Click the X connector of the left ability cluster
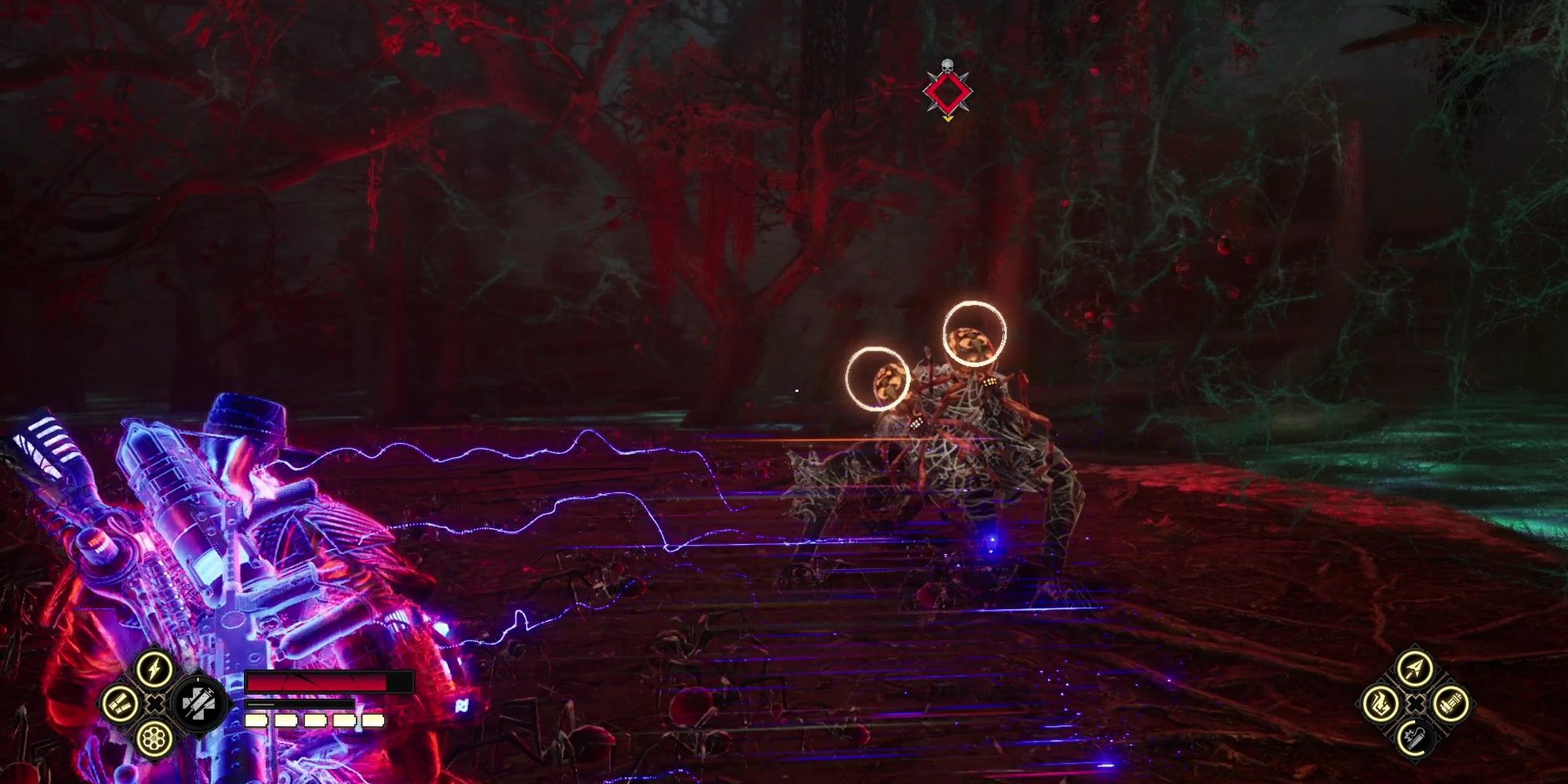 pos(154,704)
